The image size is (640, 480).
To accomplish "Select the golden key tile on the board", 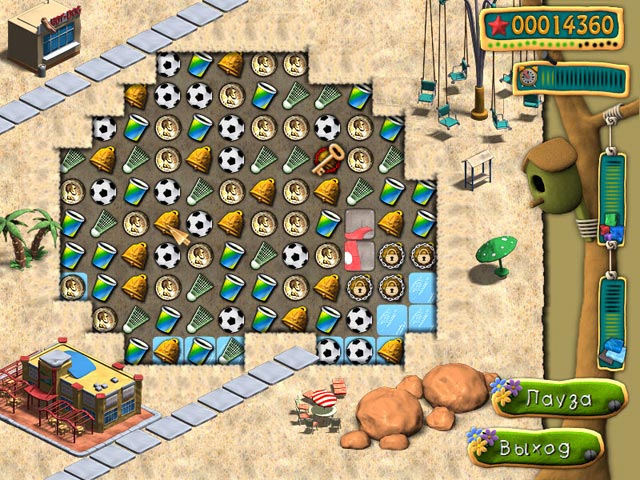I will point(327,158).
